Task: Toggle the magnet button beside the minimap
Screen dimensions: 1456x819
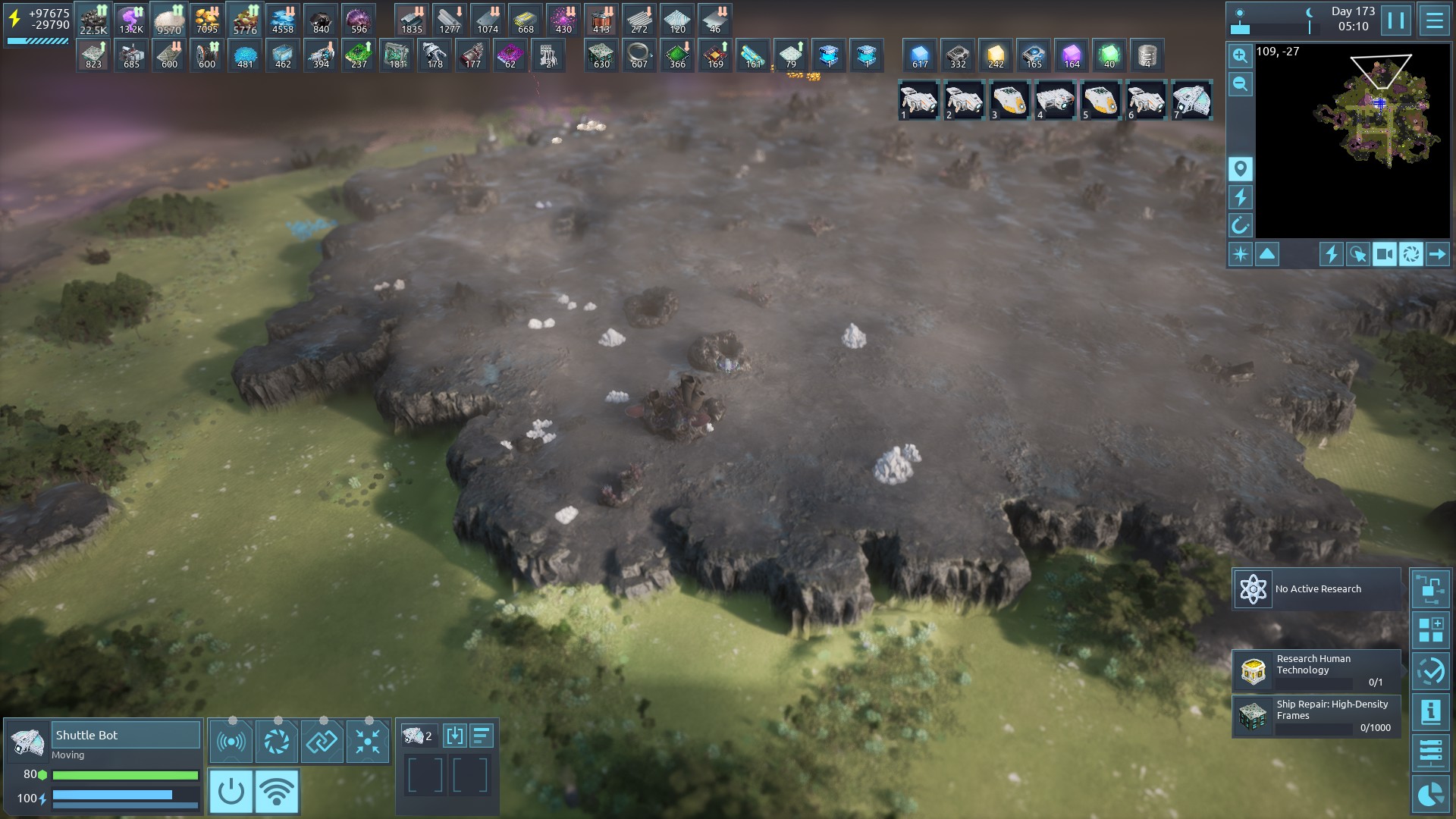Action: click(1240, 225)
